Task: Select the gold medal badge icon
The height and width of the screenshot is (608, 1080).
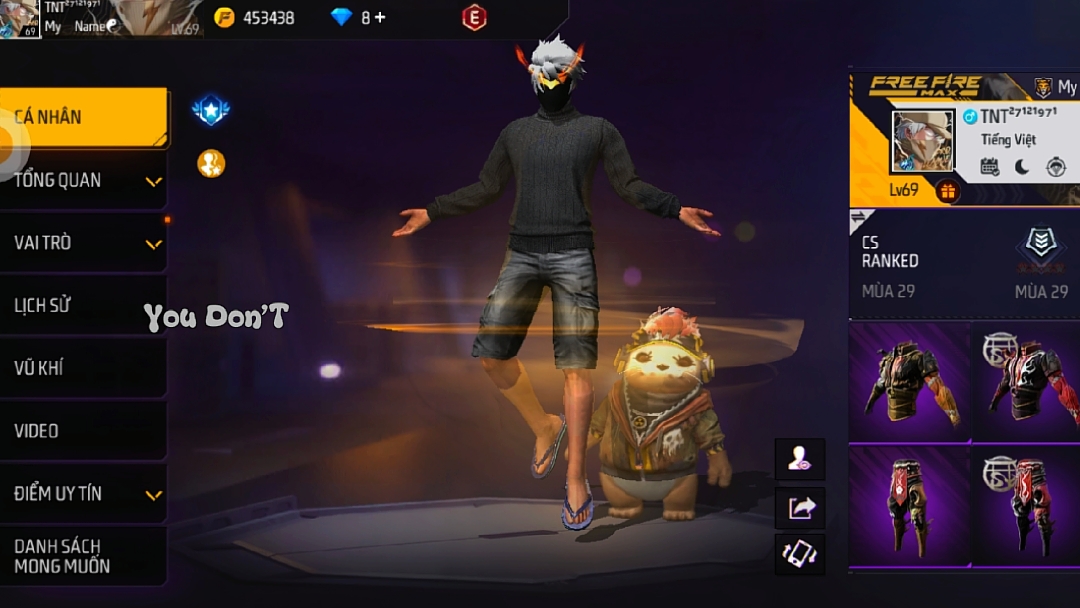Action: 211,163
